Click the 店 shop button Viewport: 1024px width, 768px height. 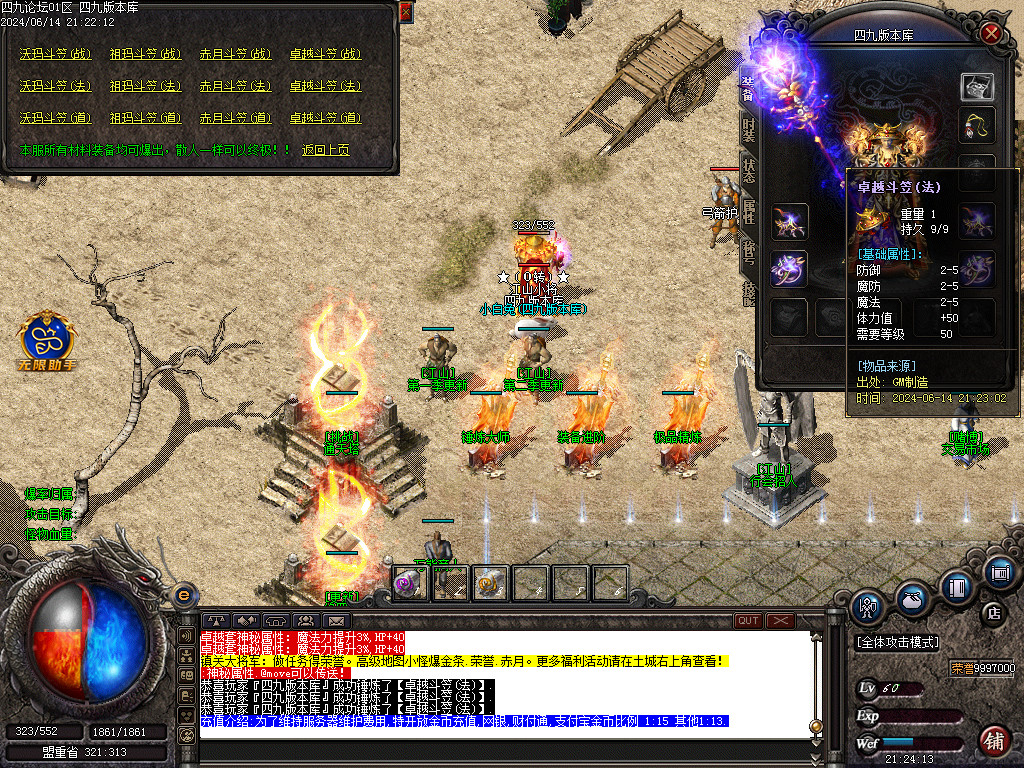click(x=994, y=611)
